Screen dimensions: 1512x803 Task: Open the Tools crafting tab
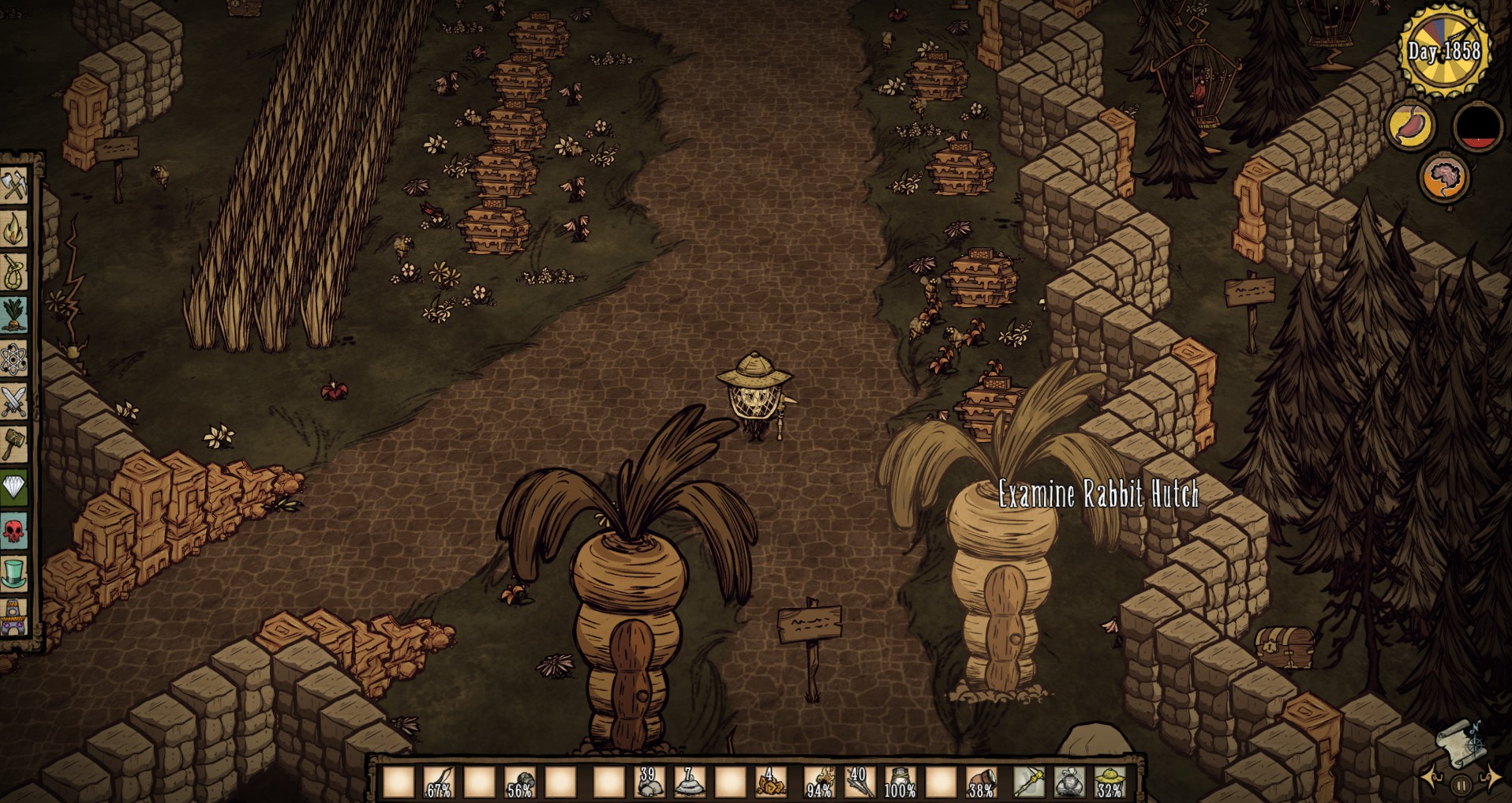[14, 186]
